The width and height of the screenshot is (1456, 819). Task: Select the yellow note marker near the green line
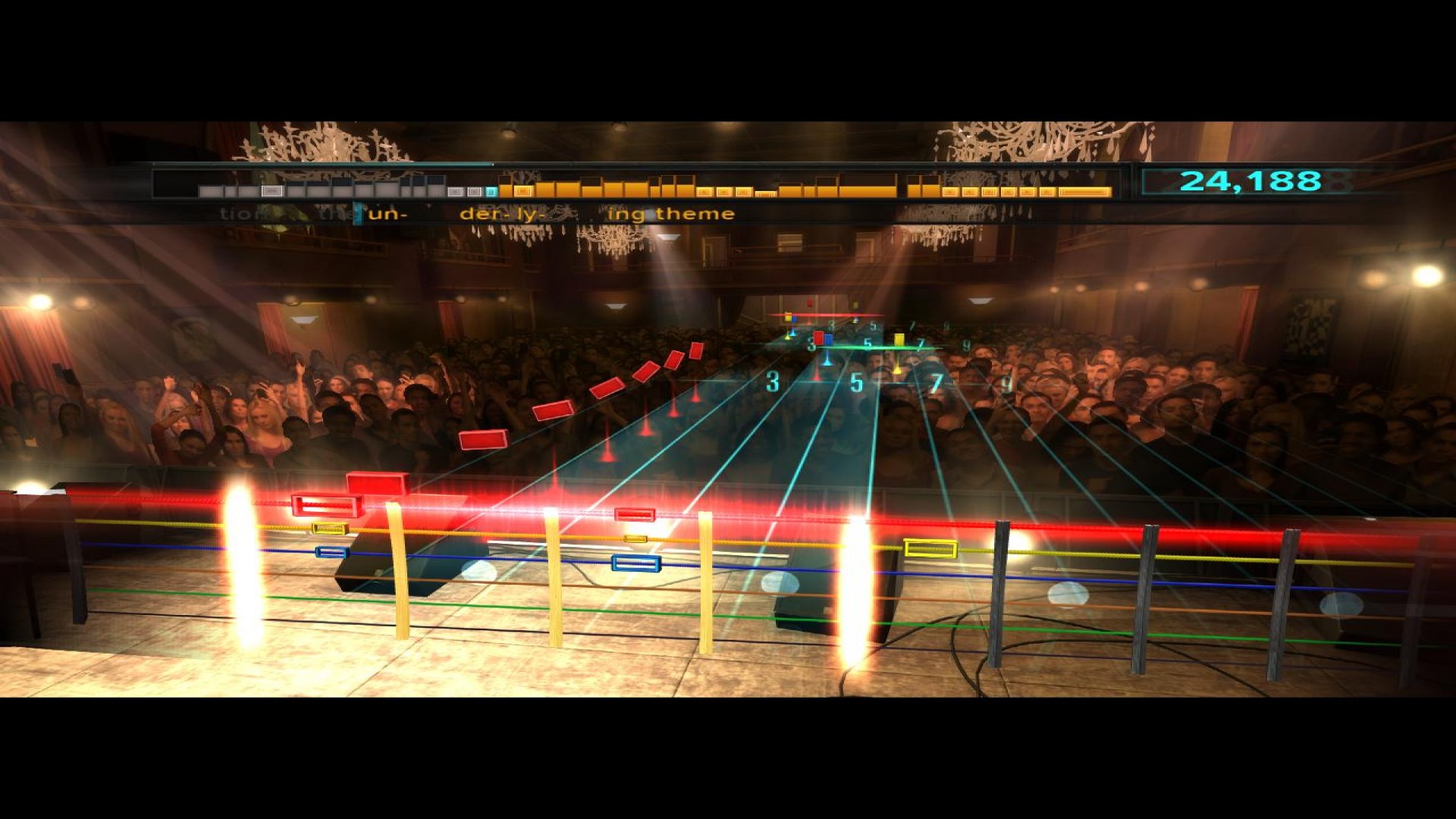click(899, 340)
